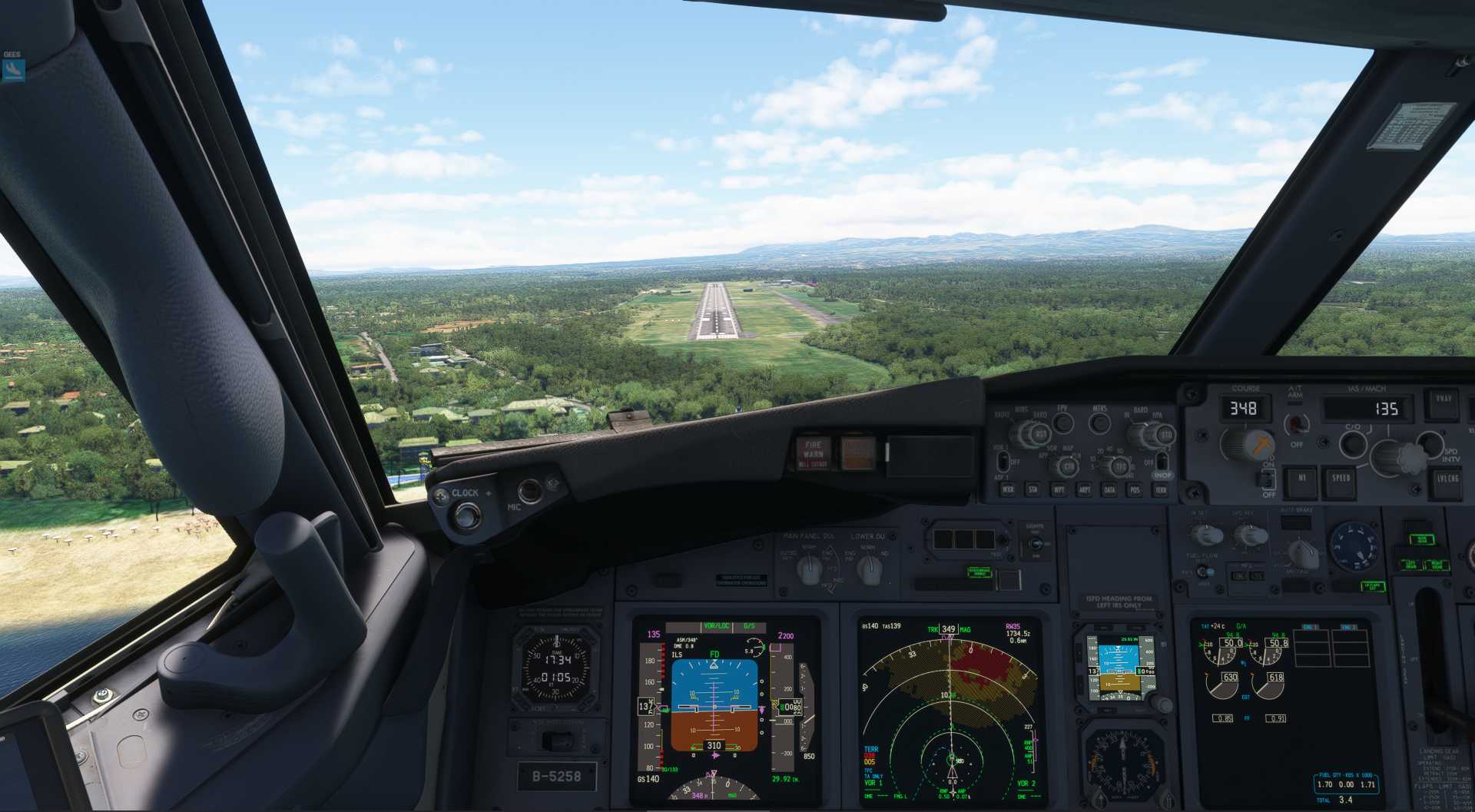Toggle the MTRS meters button
Screen dimensions: 1475x812
(x=1100, y=422)
